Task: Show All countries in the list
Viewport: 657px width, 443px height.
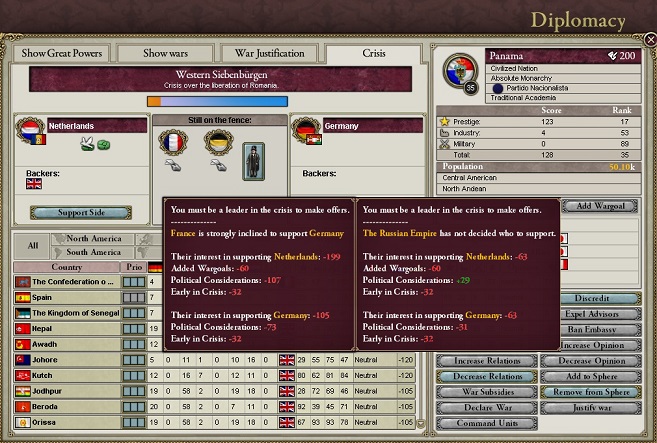Action: [x=33, y=245]
